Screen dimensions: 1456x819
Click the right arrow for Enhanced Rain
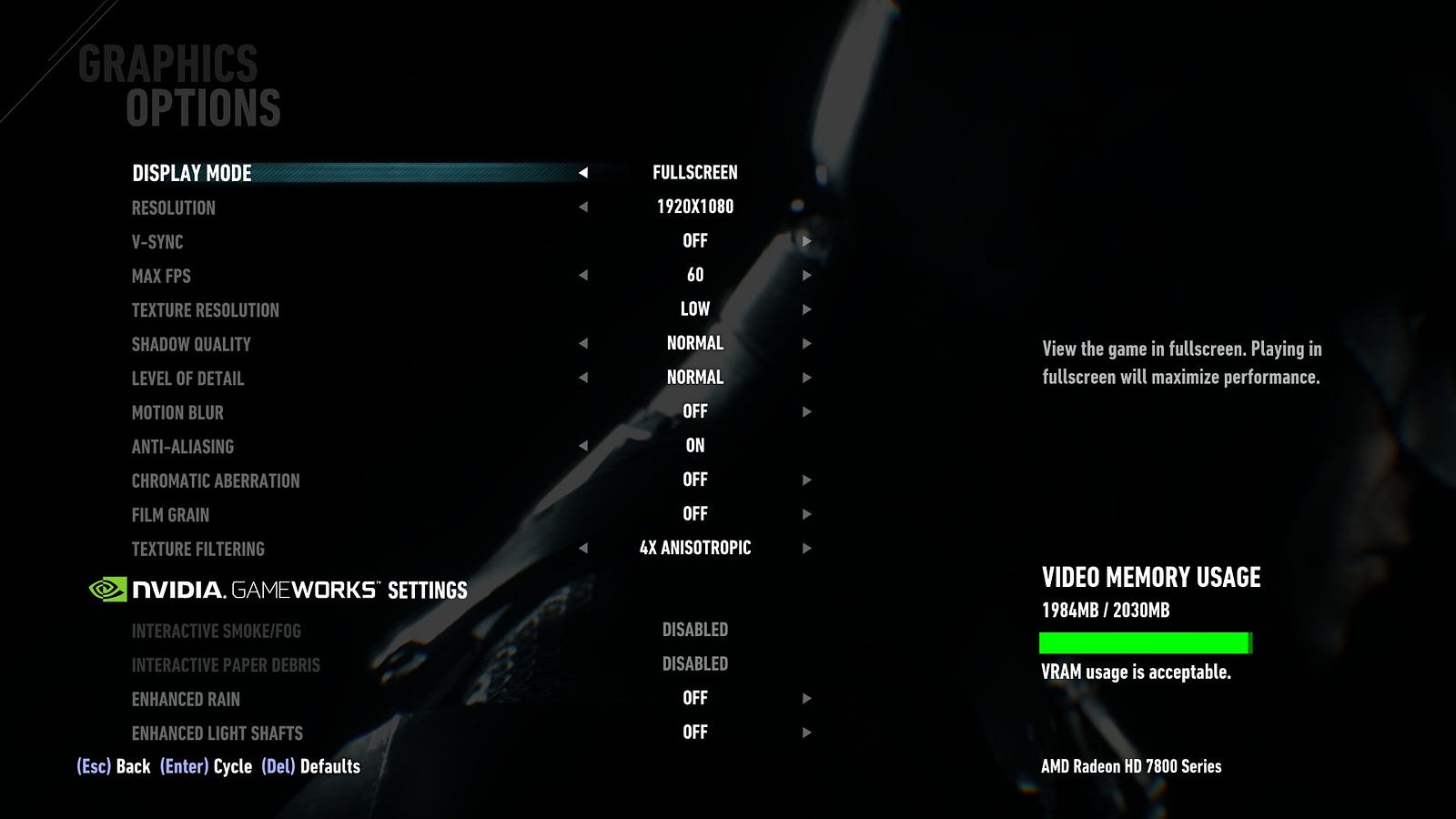click(x=806, y=698)
